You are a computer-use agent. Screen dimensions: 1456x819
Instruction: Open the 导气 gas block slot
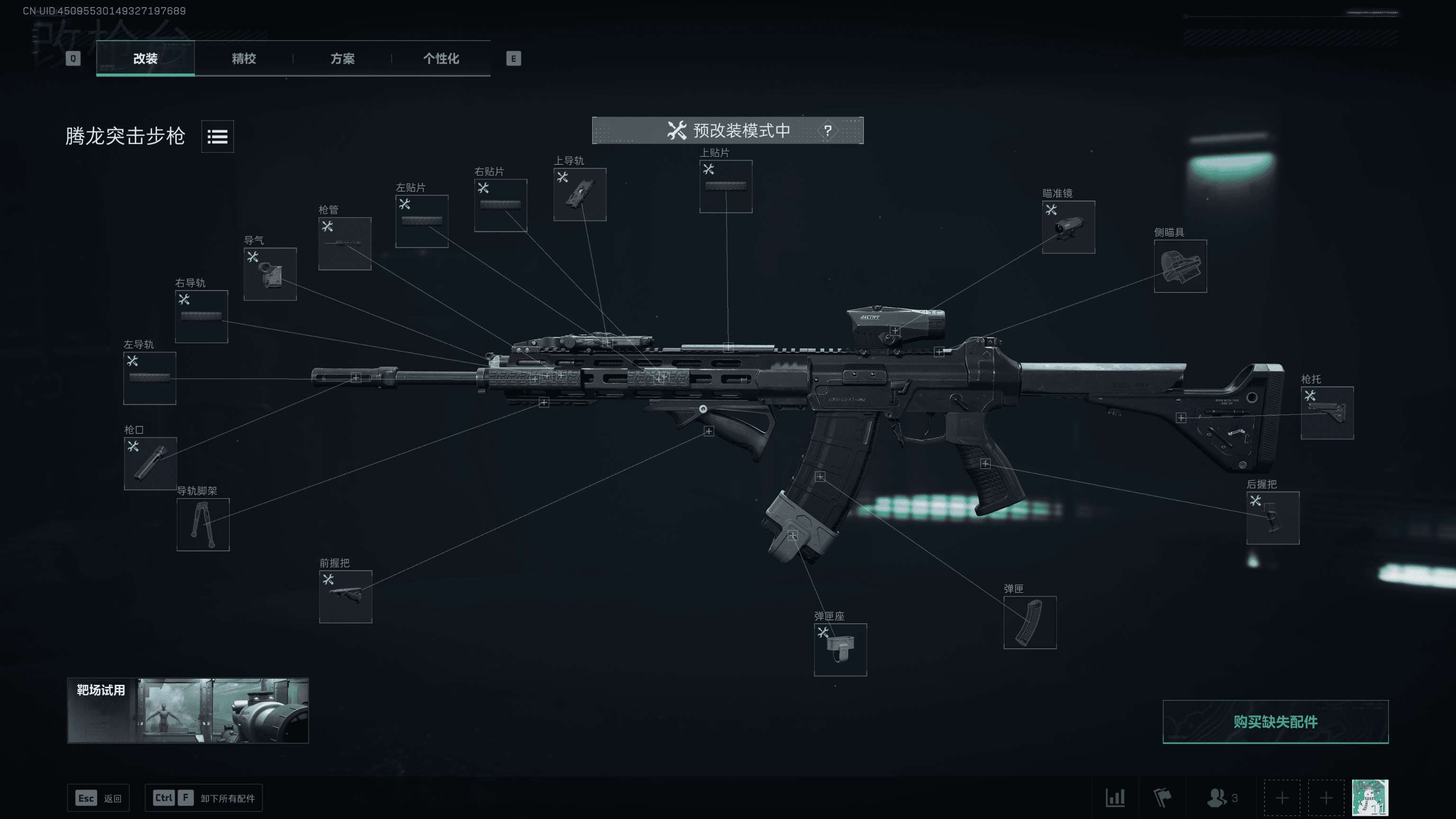point(270,274)
